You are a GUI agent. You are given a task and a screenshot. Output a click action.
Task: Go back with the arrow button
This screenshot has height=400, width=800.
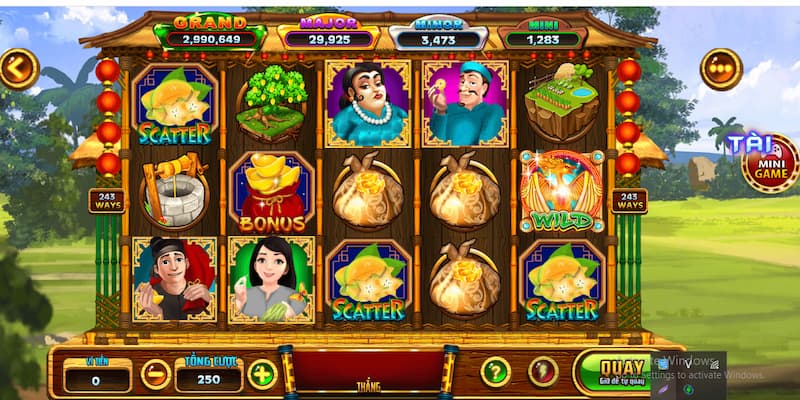[17, 69]
